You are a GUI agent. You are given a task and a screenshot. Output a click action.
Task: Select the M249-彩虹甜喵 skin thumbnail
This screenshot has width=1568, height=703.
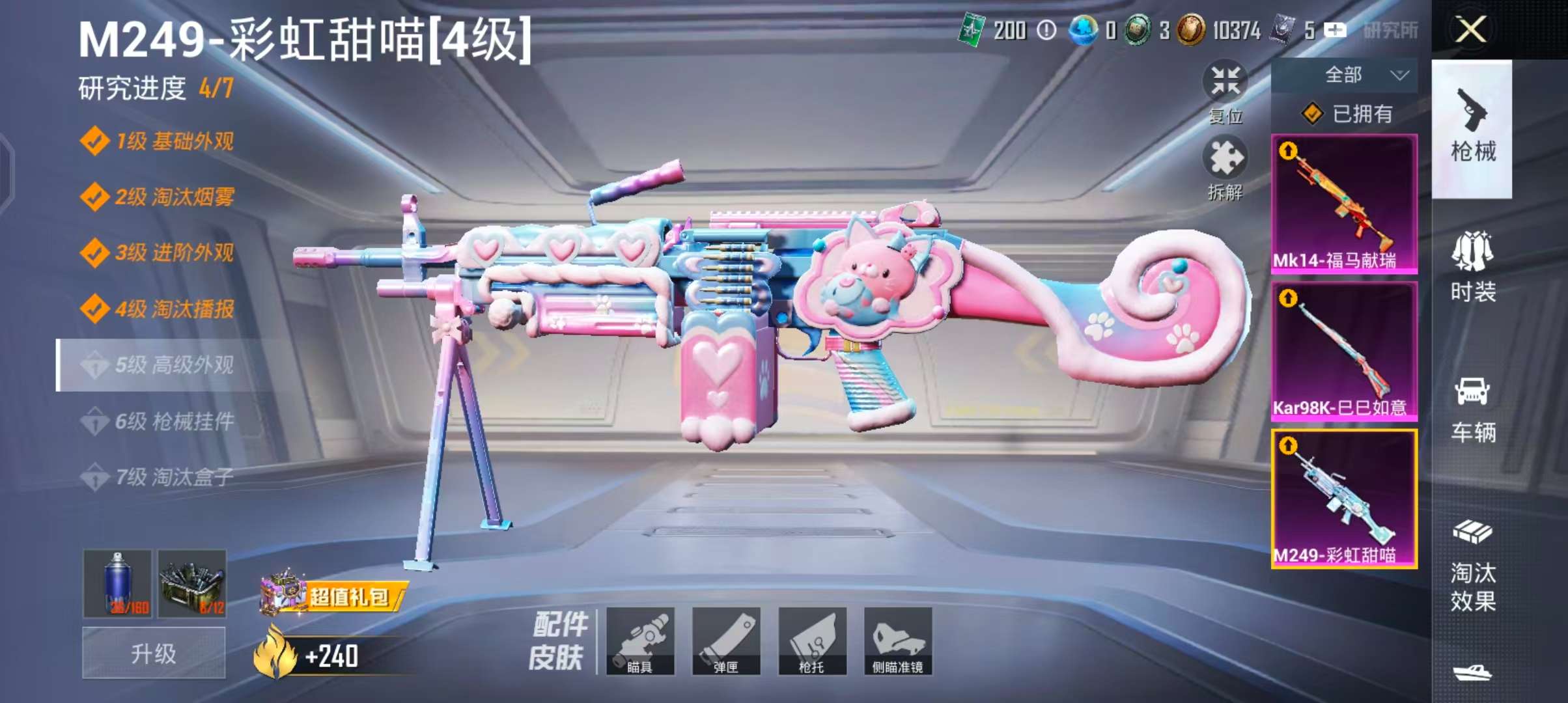(x=1344, y=499)
